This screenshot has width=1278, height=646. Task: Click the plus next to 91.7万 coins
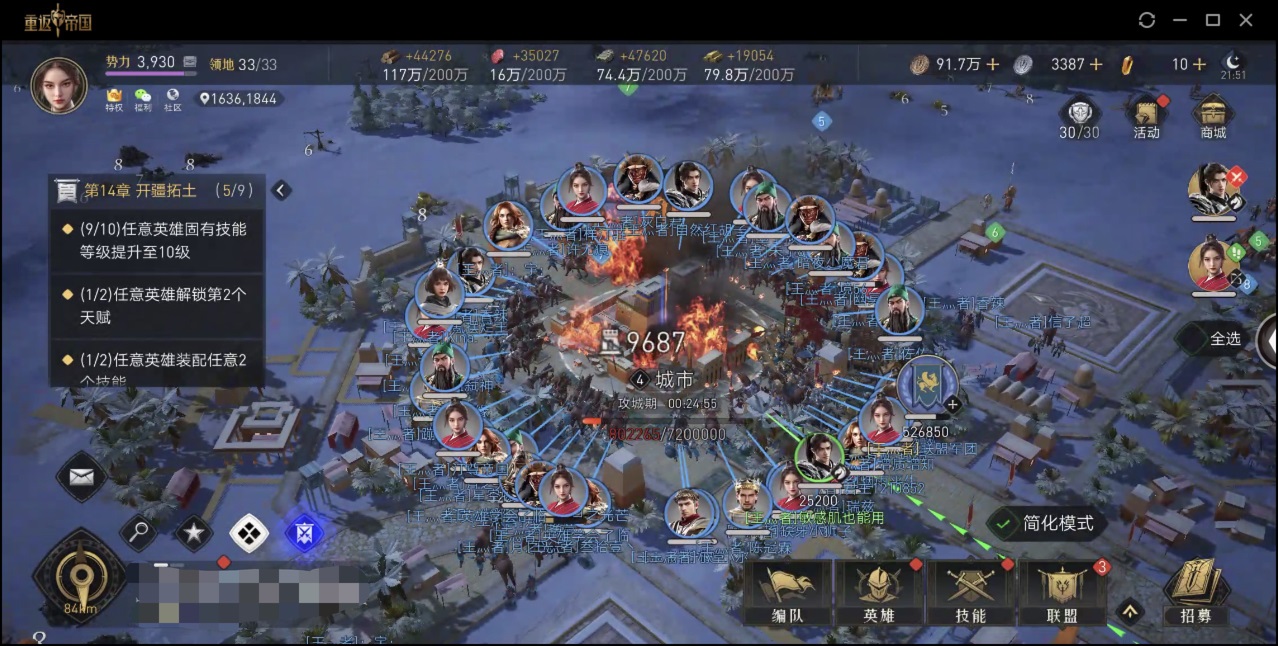pyautogui.click(x=993, y=64)
